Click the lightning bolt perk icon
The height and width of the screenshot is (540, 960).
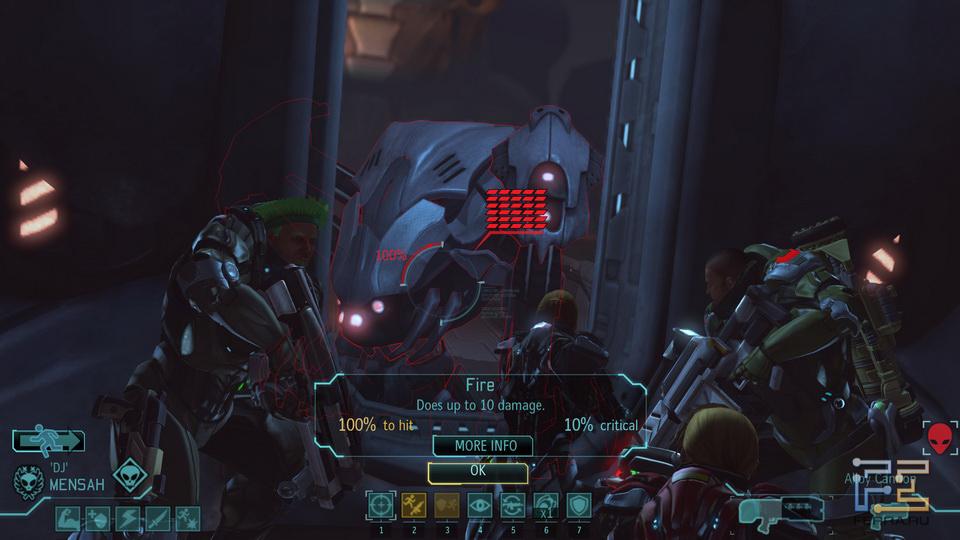129,518
